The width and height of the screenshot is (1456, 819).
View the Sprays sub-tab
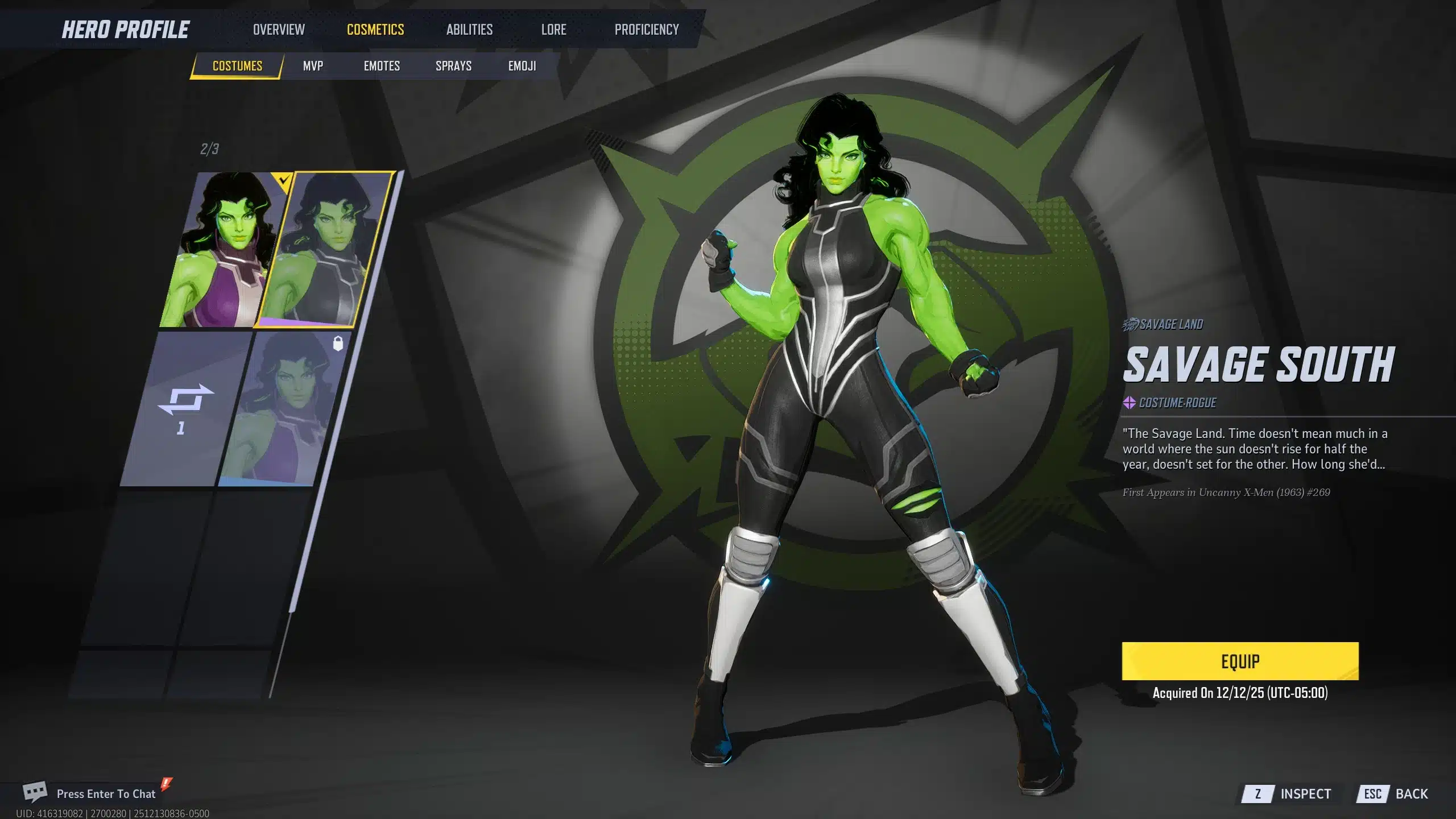[x=453, y=66]
